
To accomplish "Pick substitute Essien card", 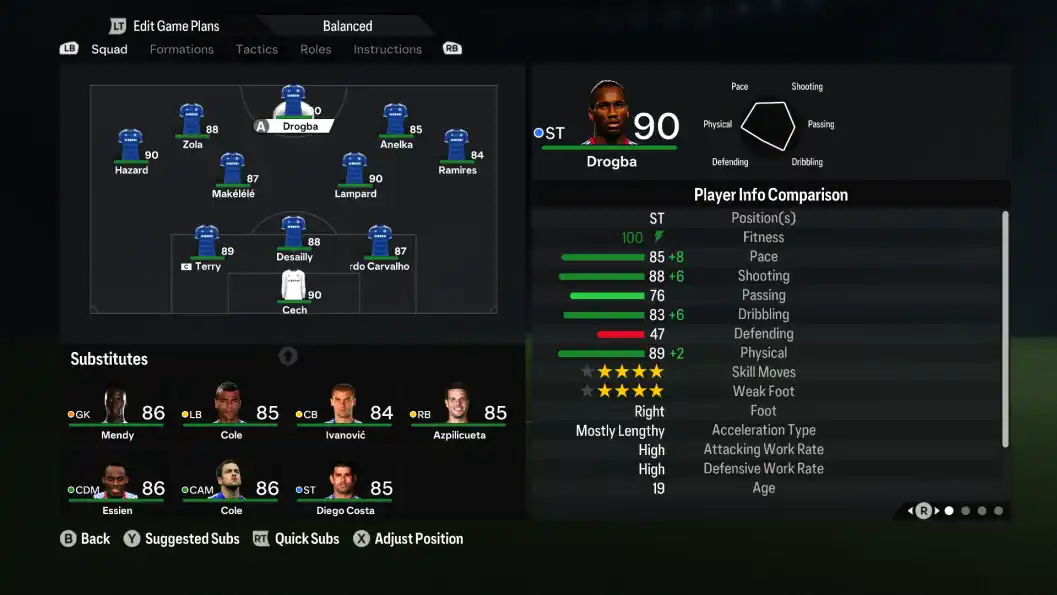I will click(x=117, y=488).
